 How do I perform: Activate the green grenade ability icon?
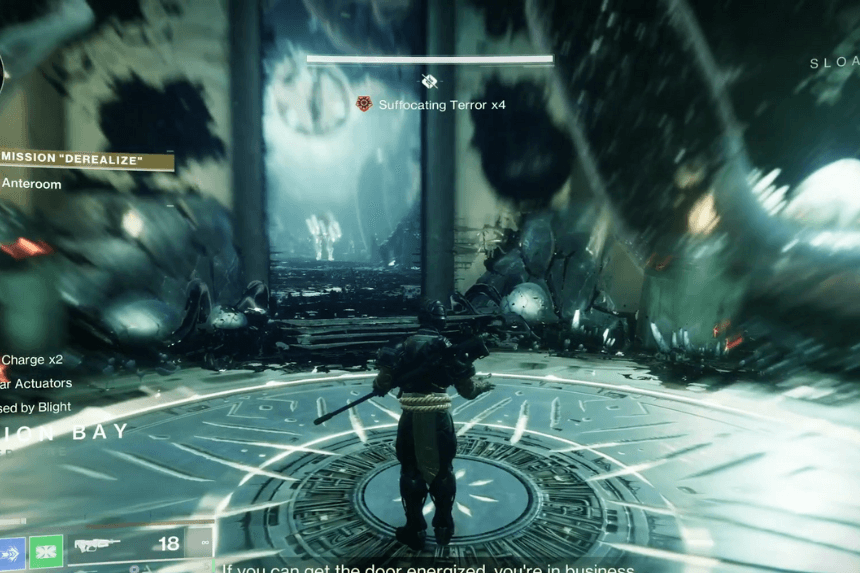coord(46,551)
